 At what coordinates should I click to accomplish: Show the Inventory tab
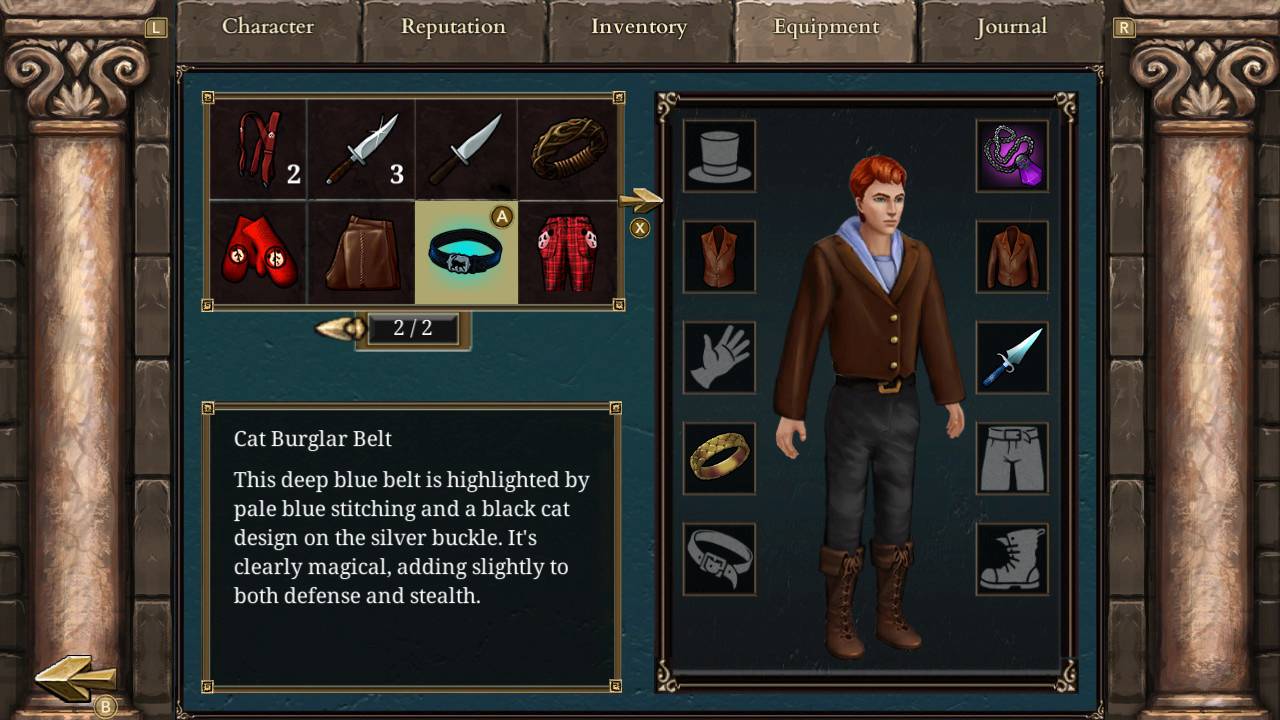pos(639,27)
